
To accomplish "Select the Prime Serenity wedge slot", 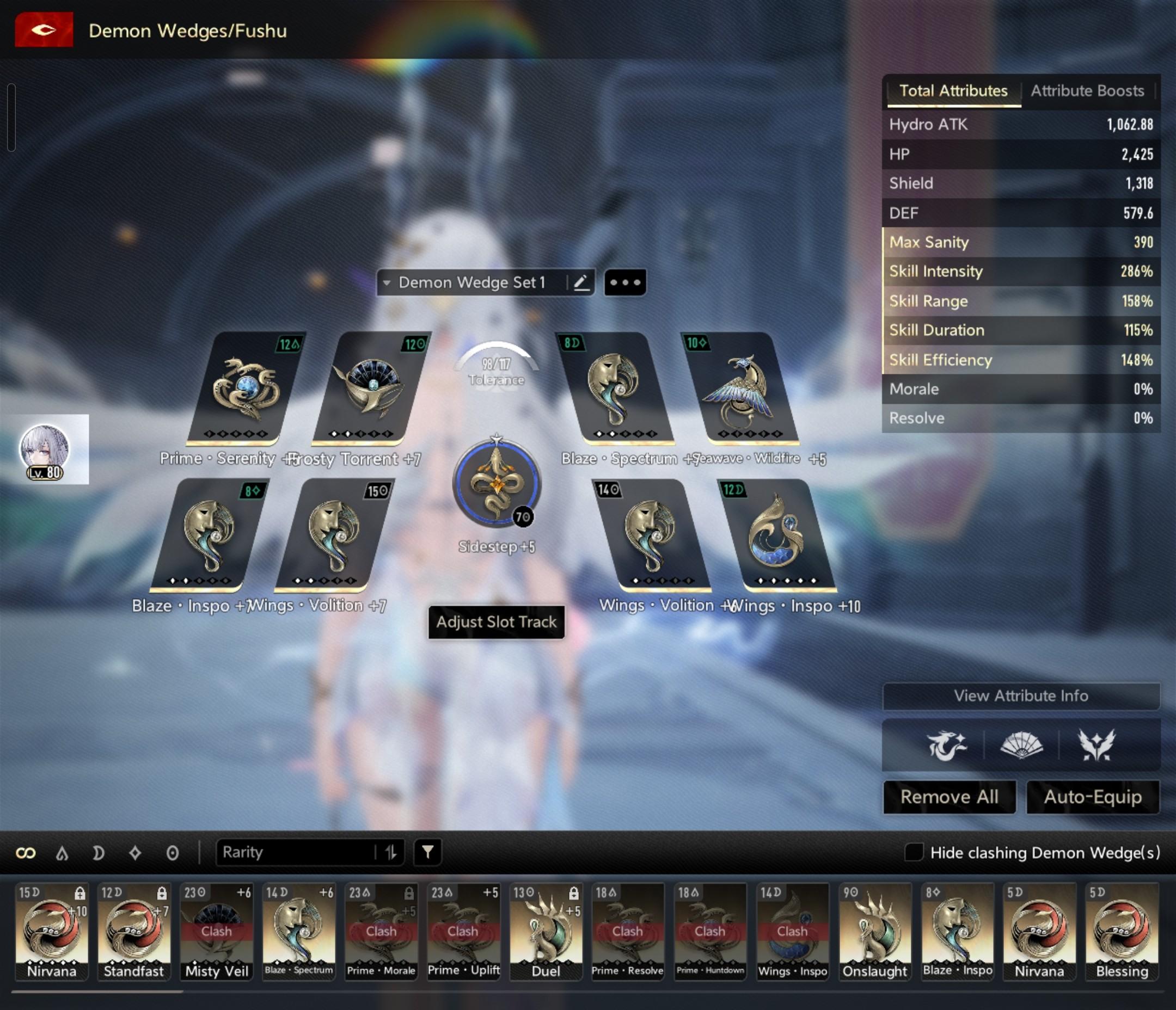I will pos(245,389).
